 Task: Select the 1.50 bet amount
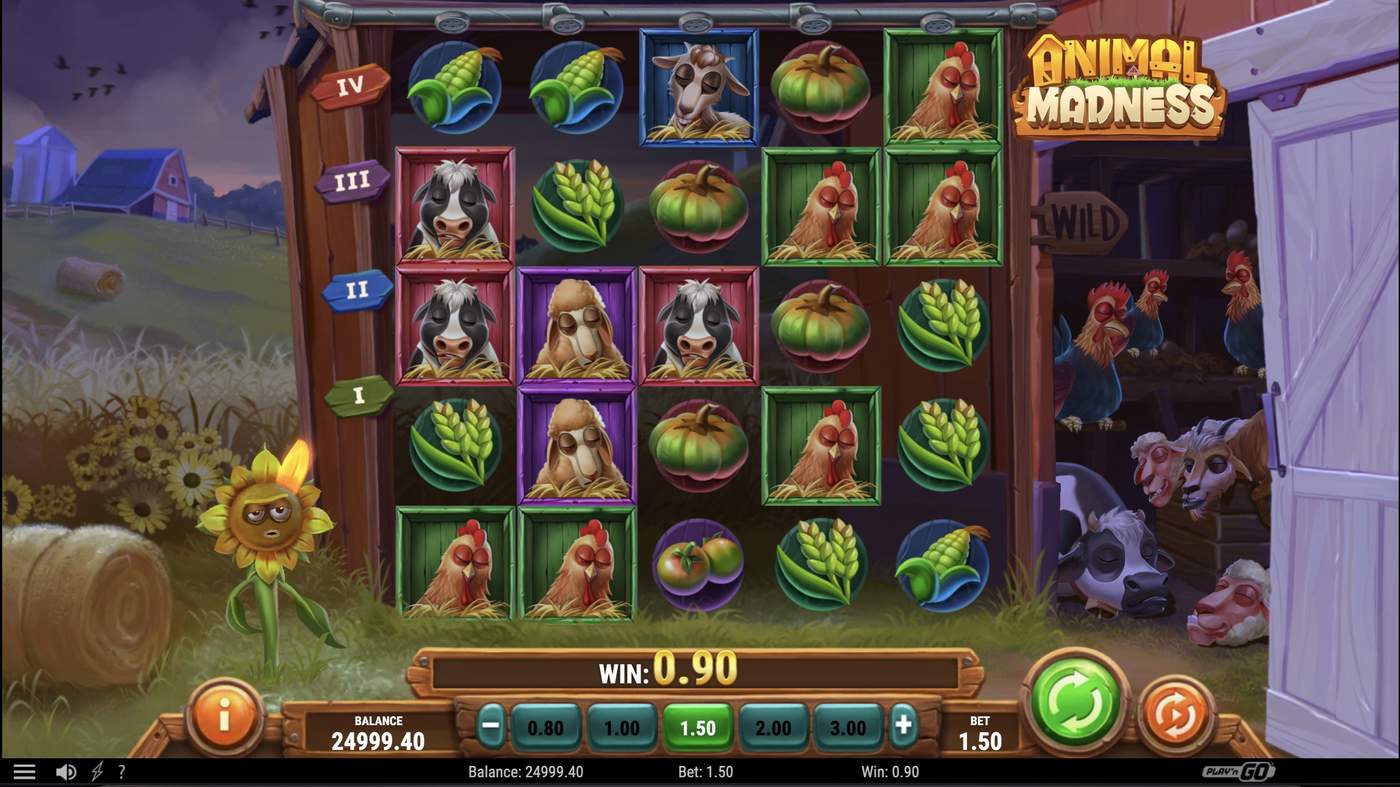698,728
